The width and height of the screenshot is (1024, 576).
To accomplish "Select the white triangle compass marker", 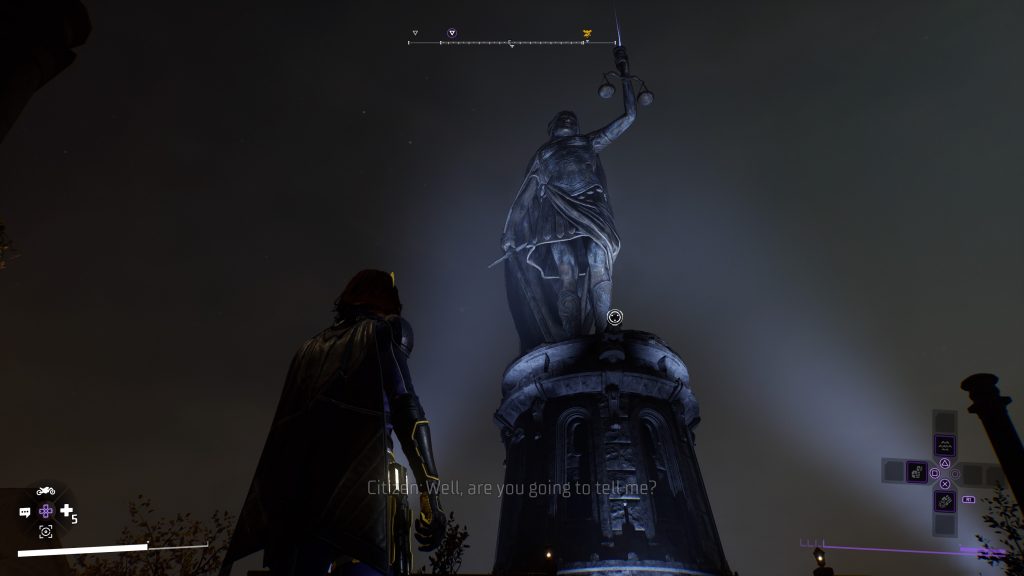I will [x=415, y=33].
